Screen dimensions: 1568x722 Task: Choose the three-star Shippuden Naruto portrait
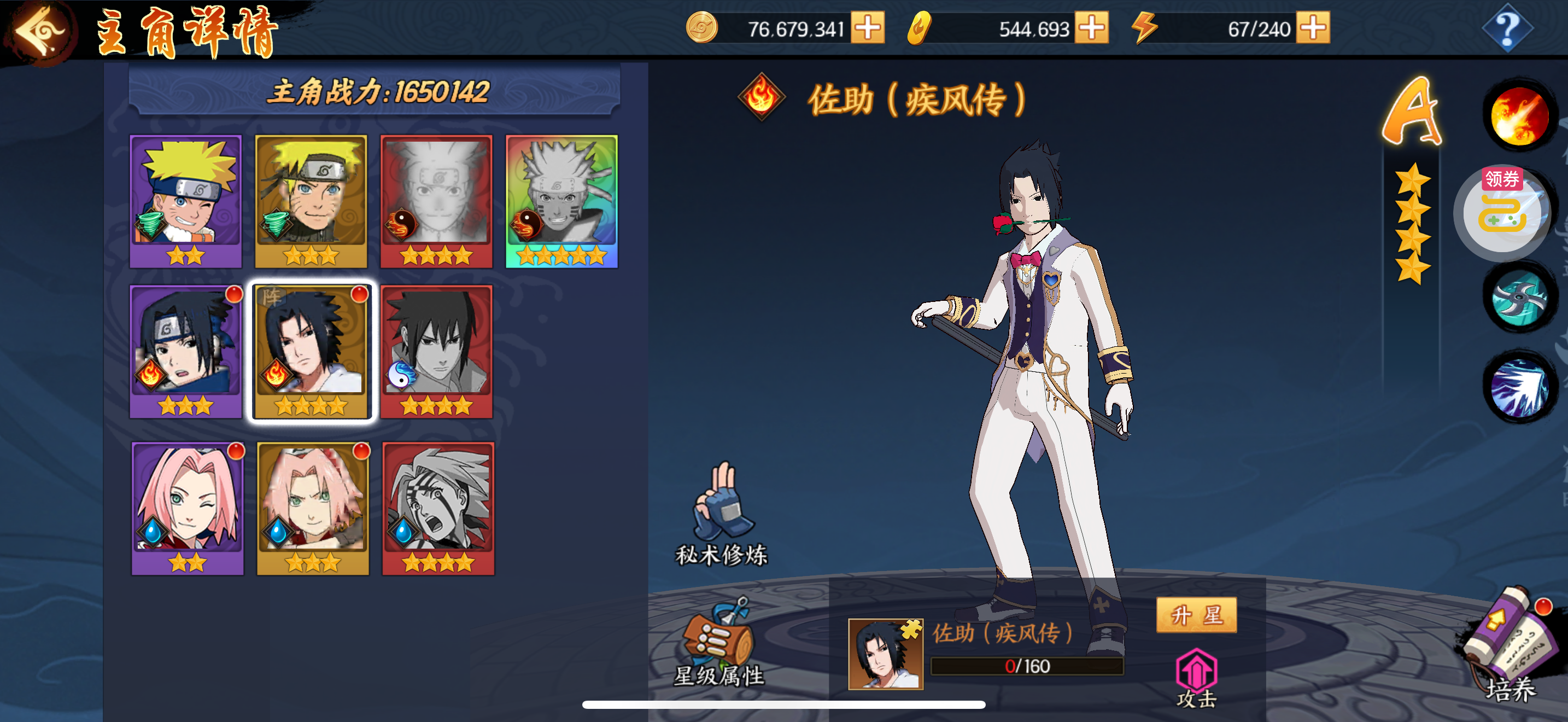click(x=311, y=200)
